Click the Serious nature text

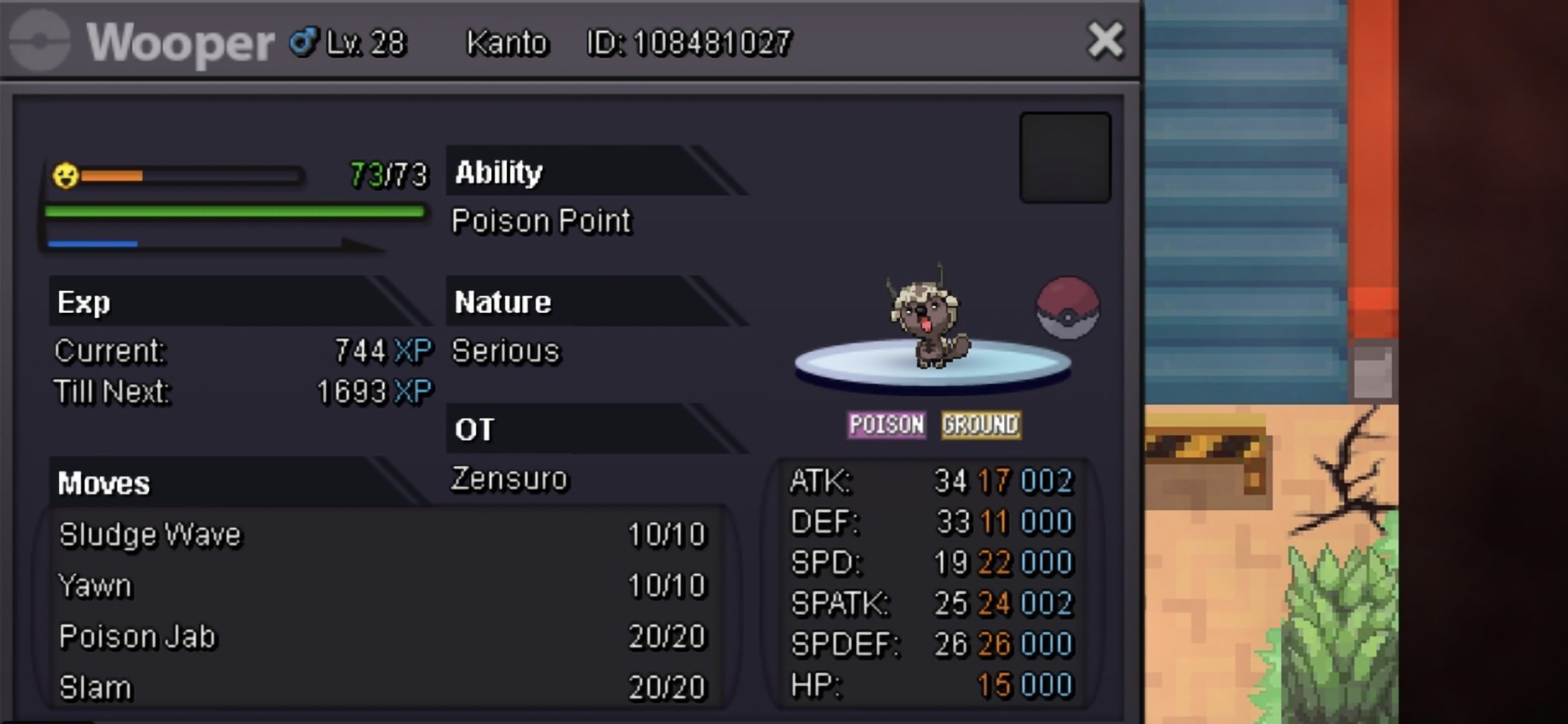506,351
